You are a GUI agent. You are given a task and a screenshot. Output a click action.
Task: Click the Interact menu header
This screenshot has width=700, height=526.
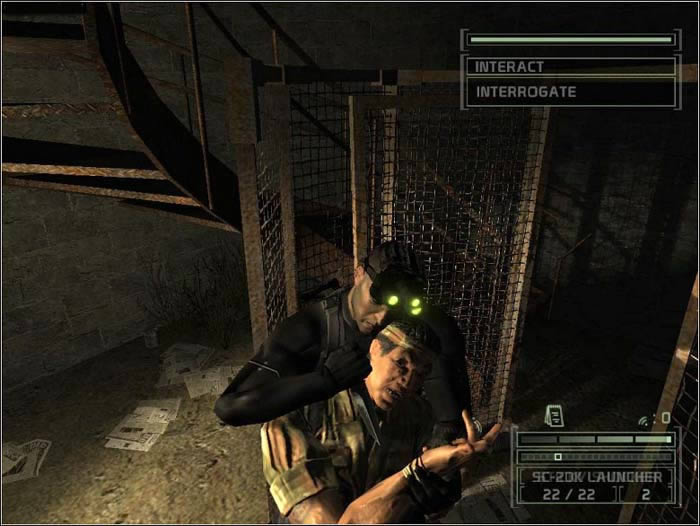pyautogui.click(x=570, y=67)
